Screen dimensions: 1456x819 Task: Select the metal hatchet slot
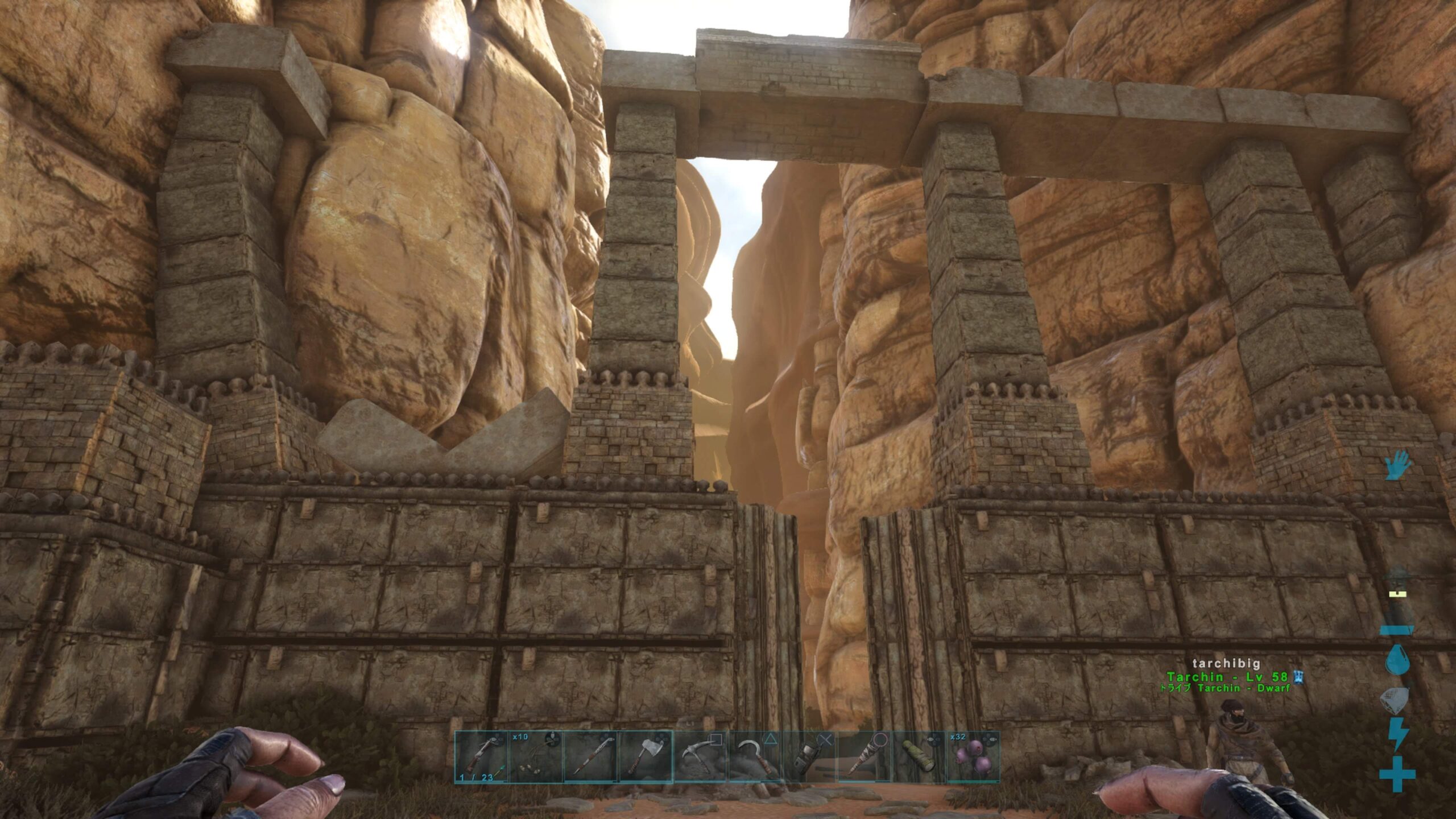646,757
